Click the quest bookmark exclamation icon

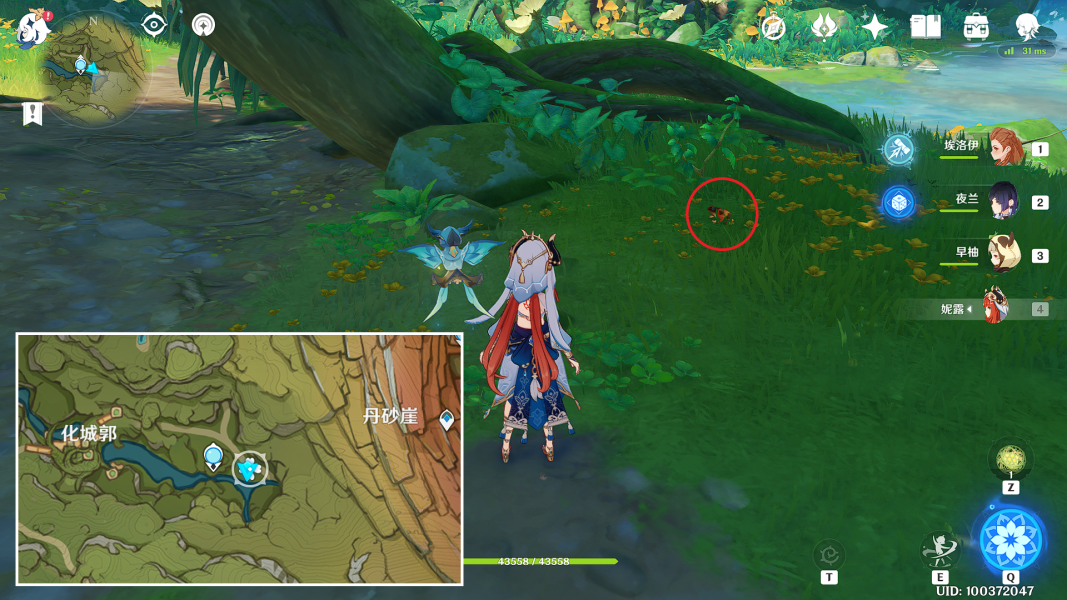tap(32, 114)
